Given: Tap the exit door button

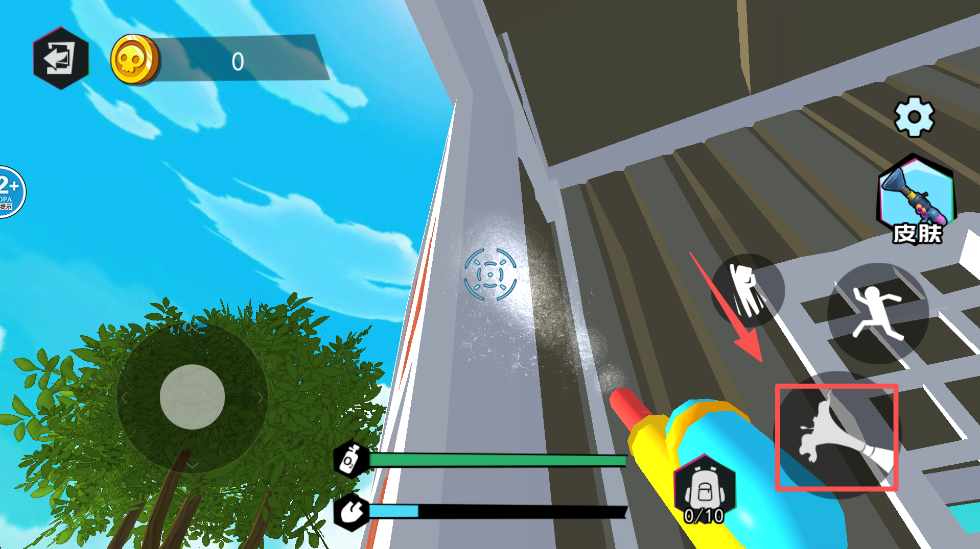Looking at the screenshot, I should point(60,59).
